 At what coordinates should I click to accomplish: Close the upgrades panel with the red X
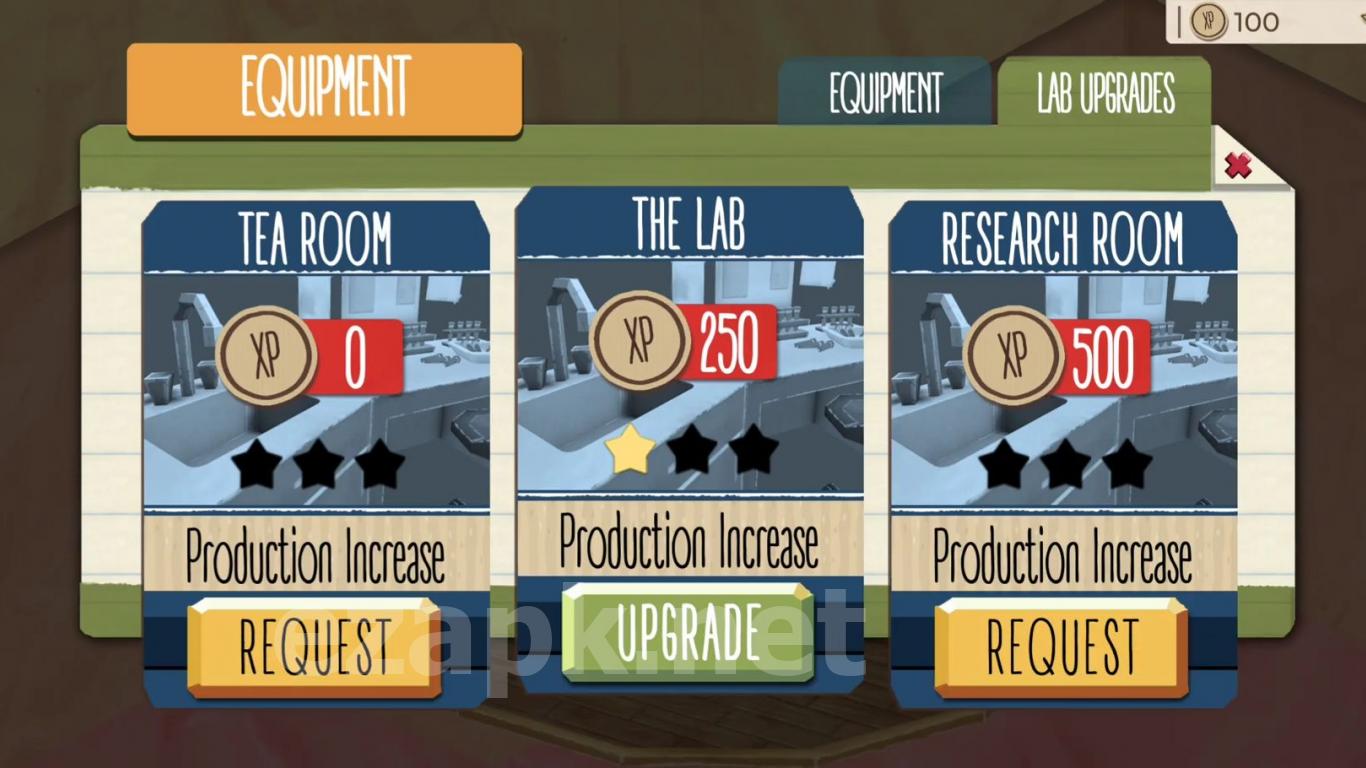[1238, 165]
